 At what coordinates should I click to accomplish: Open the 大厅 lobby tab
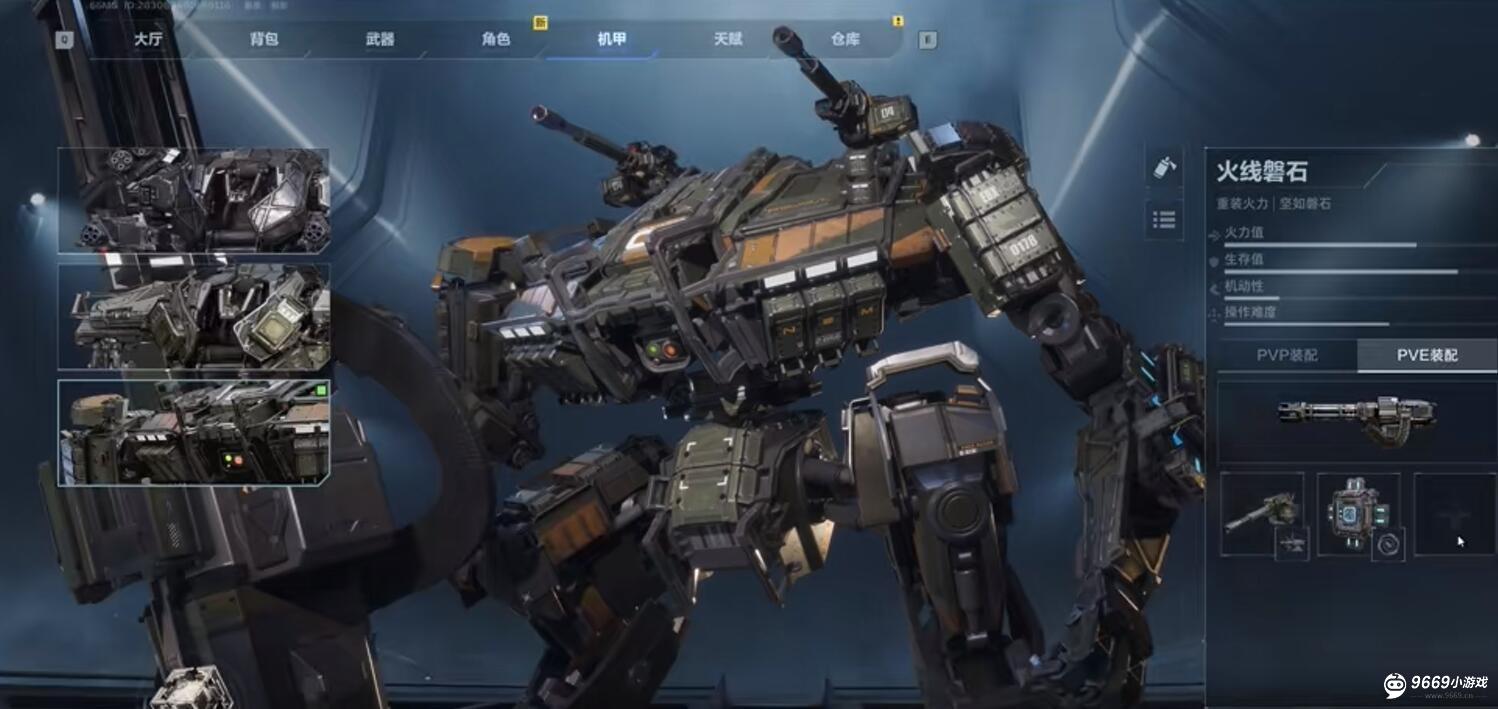click(x=148, y=40)
